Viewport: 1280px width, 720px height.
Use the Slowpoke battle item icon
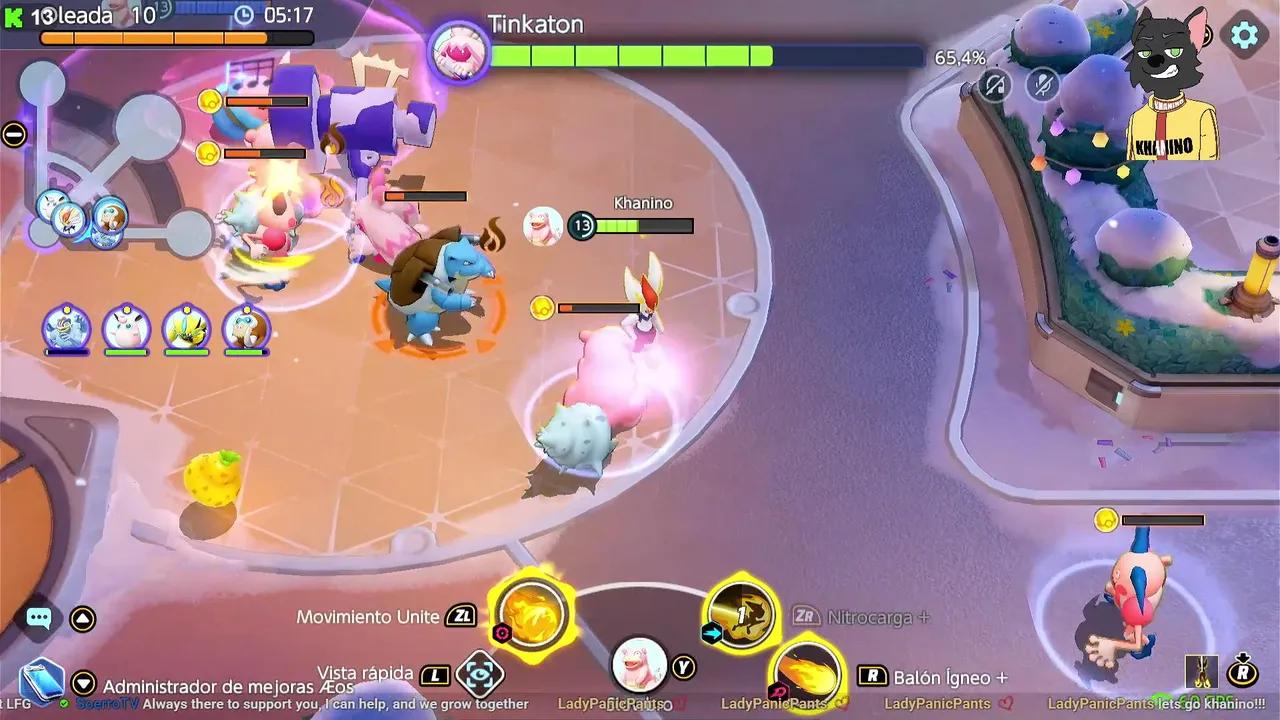pyautogui.click(x=639, y=665)
